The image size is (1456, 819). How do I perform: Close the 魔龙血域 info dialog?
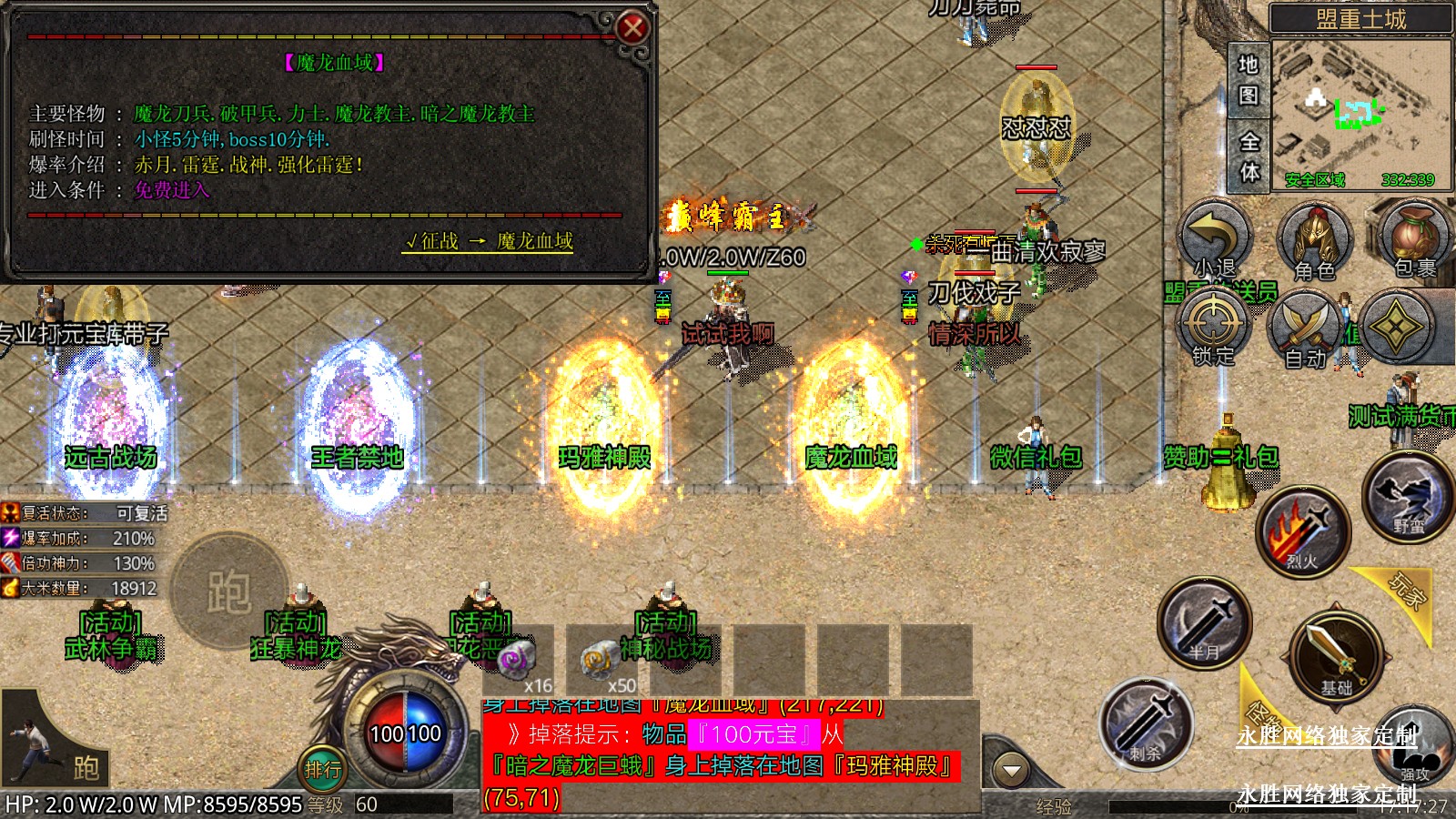tap(632, 28)
